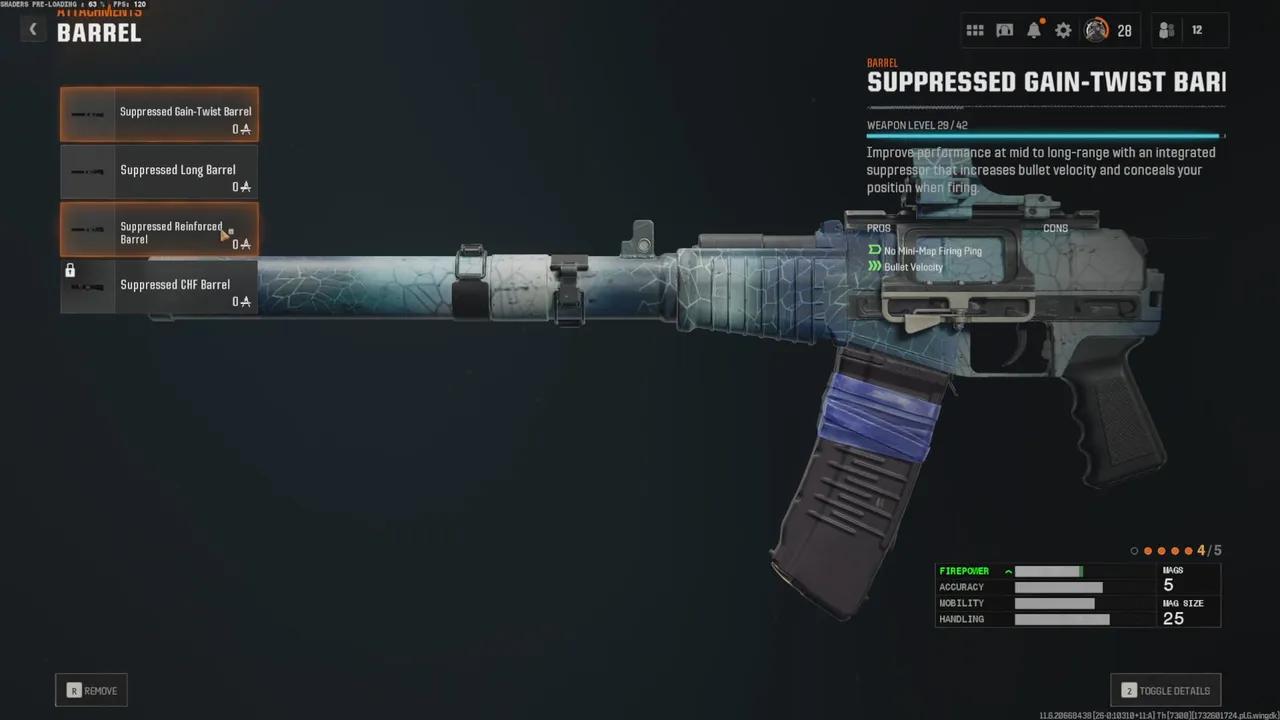Select the Suppressed Long Barrel attachment
Screen dimensions: 1280x720
coord(159,170)
